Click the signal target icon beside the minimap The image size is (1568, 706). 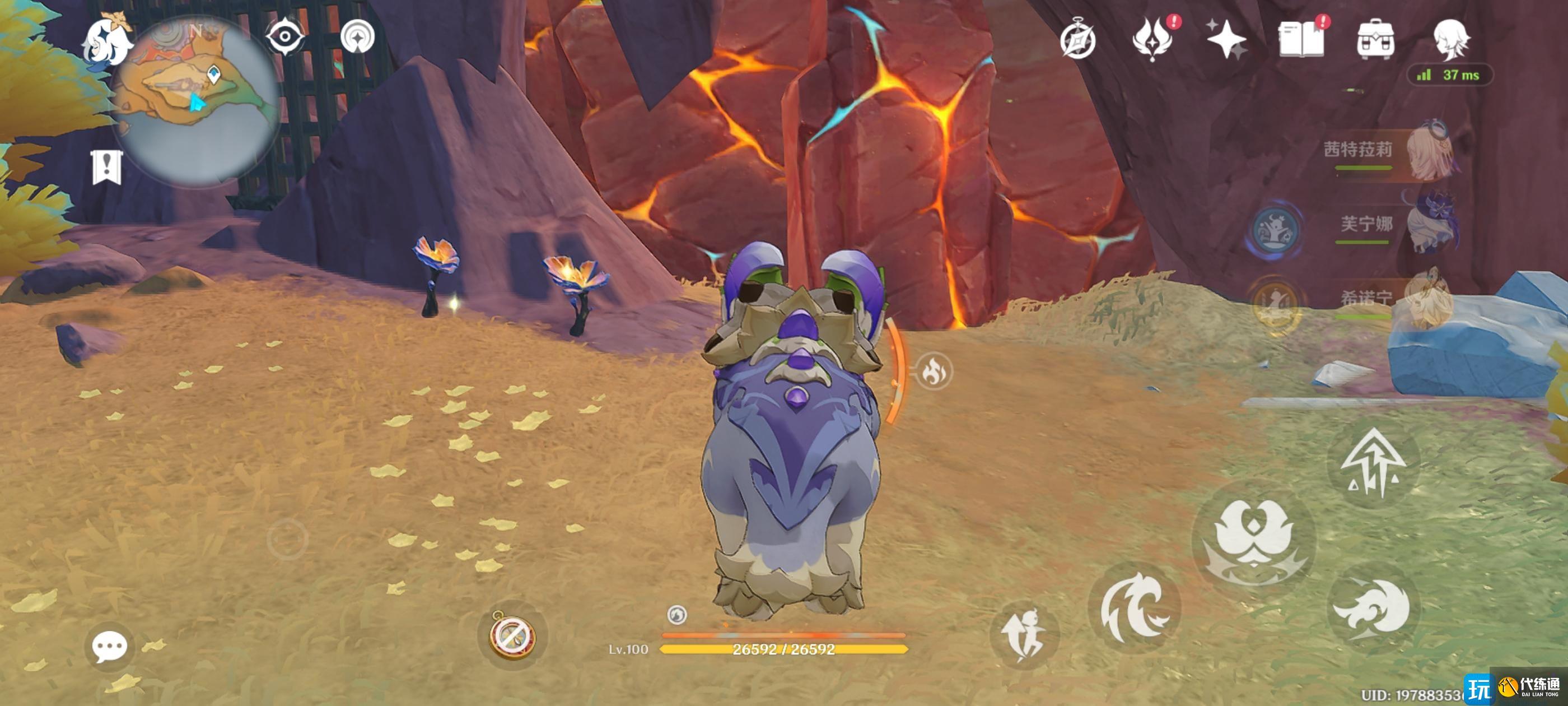pos(357,37)
